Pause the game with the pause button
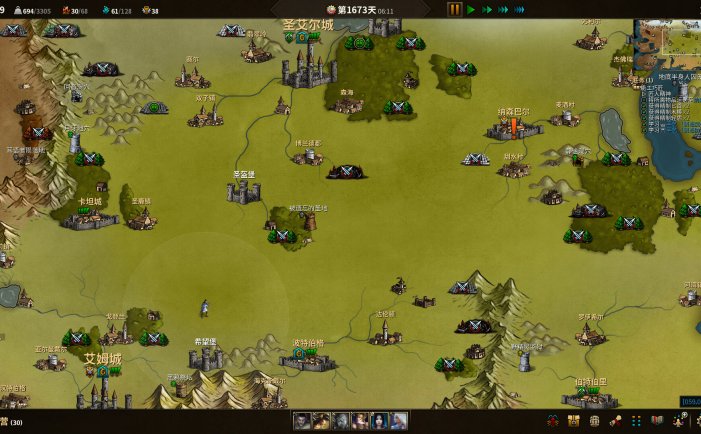This screenshot has height=434, width=701. click(x=454, y=9)
